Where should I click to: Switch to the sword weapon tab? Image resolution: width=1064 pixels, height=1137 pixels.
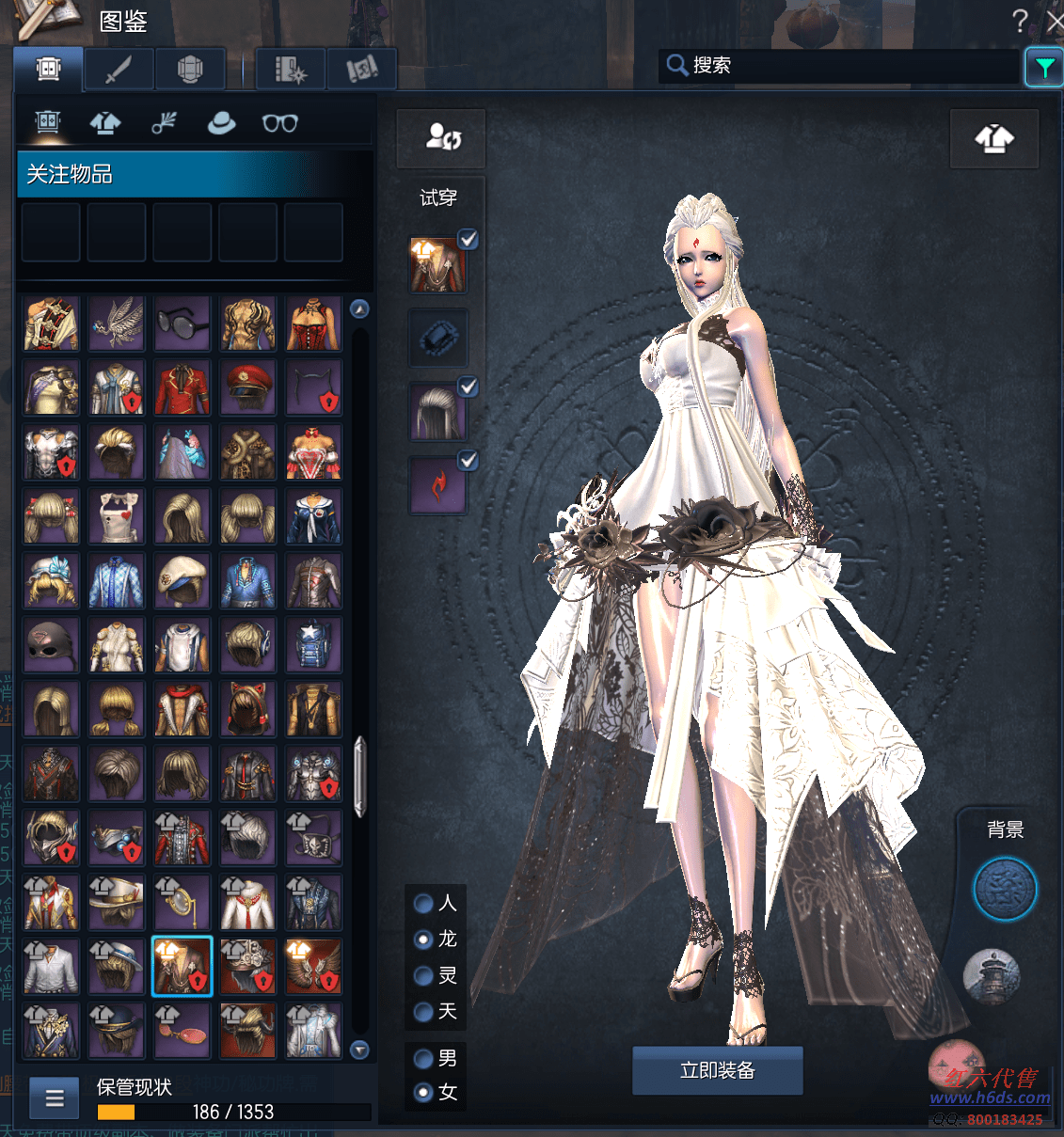(x=119, y=70)
